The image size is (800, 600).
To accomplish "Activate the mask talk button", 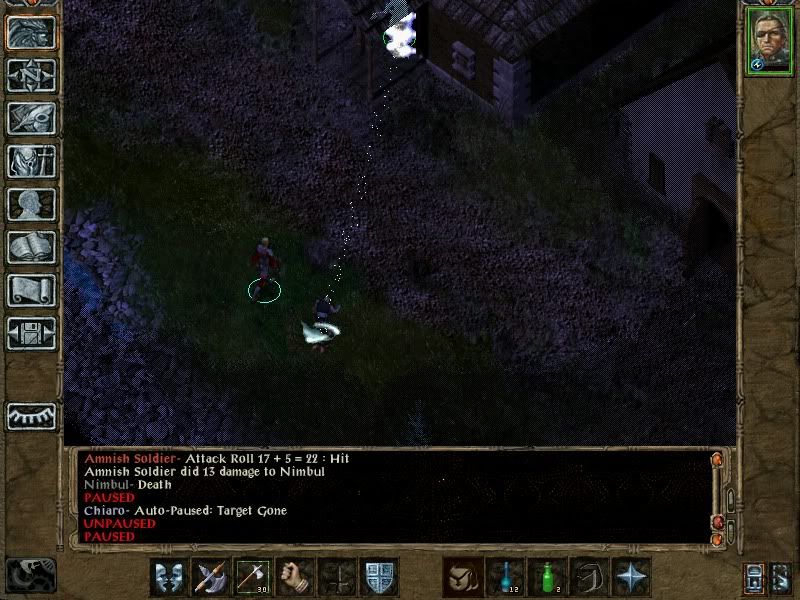I will [x=168, y=577].
